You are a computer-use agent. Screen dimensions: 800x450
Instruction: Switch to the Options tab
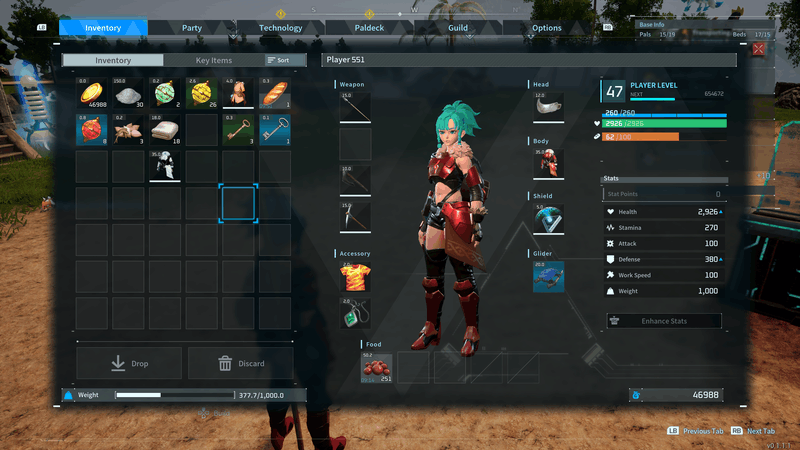[x=546, y=28]
